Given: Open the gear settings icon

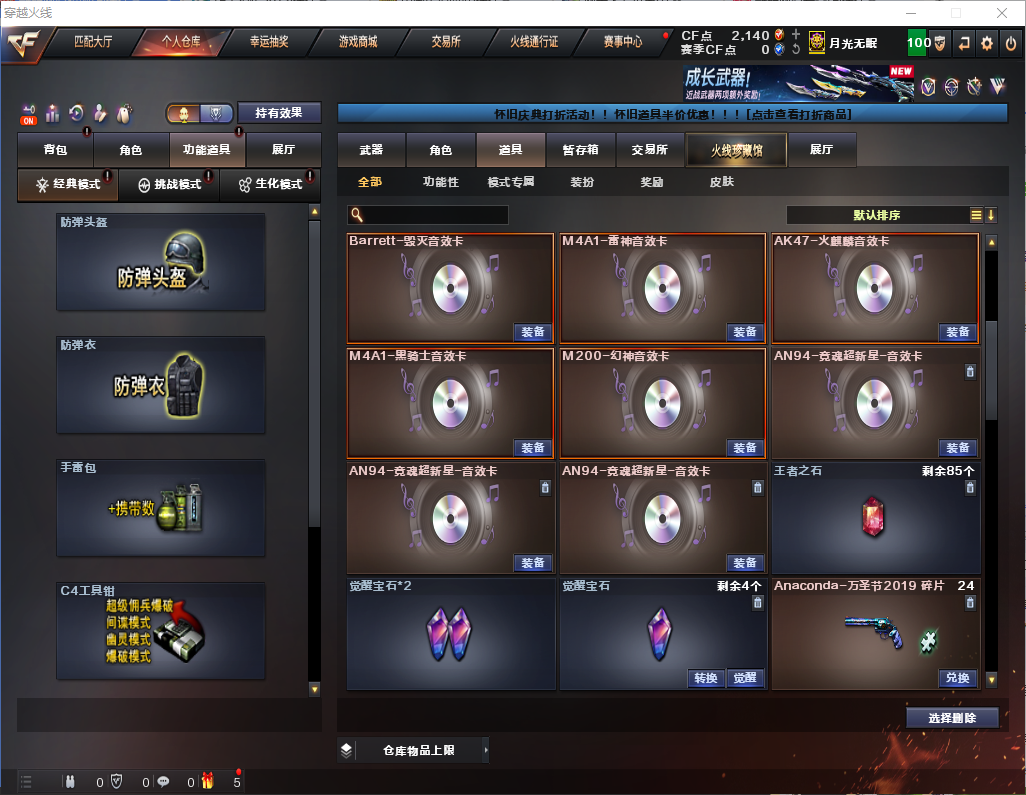Looking at the screenshot, I should (987, 43).
